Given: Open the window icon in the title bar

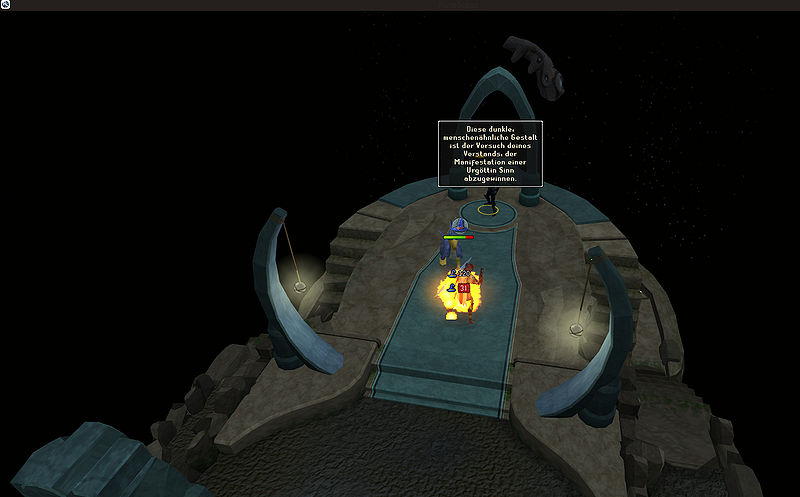Looking at the screenshot, I should point(5,5).
